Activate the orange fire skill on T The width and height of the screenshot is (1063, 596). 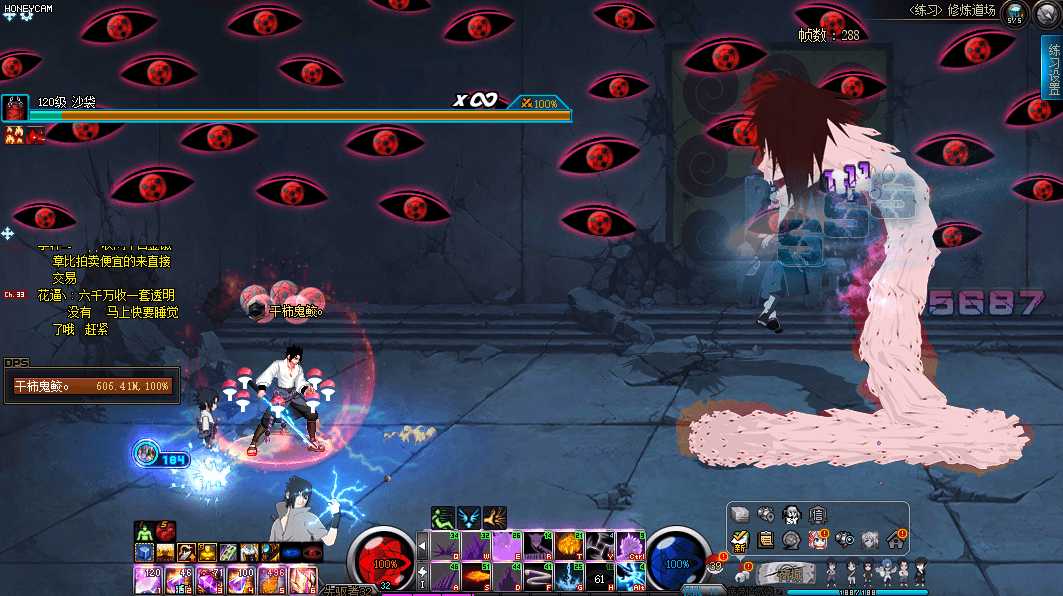(x=569, y=546)
